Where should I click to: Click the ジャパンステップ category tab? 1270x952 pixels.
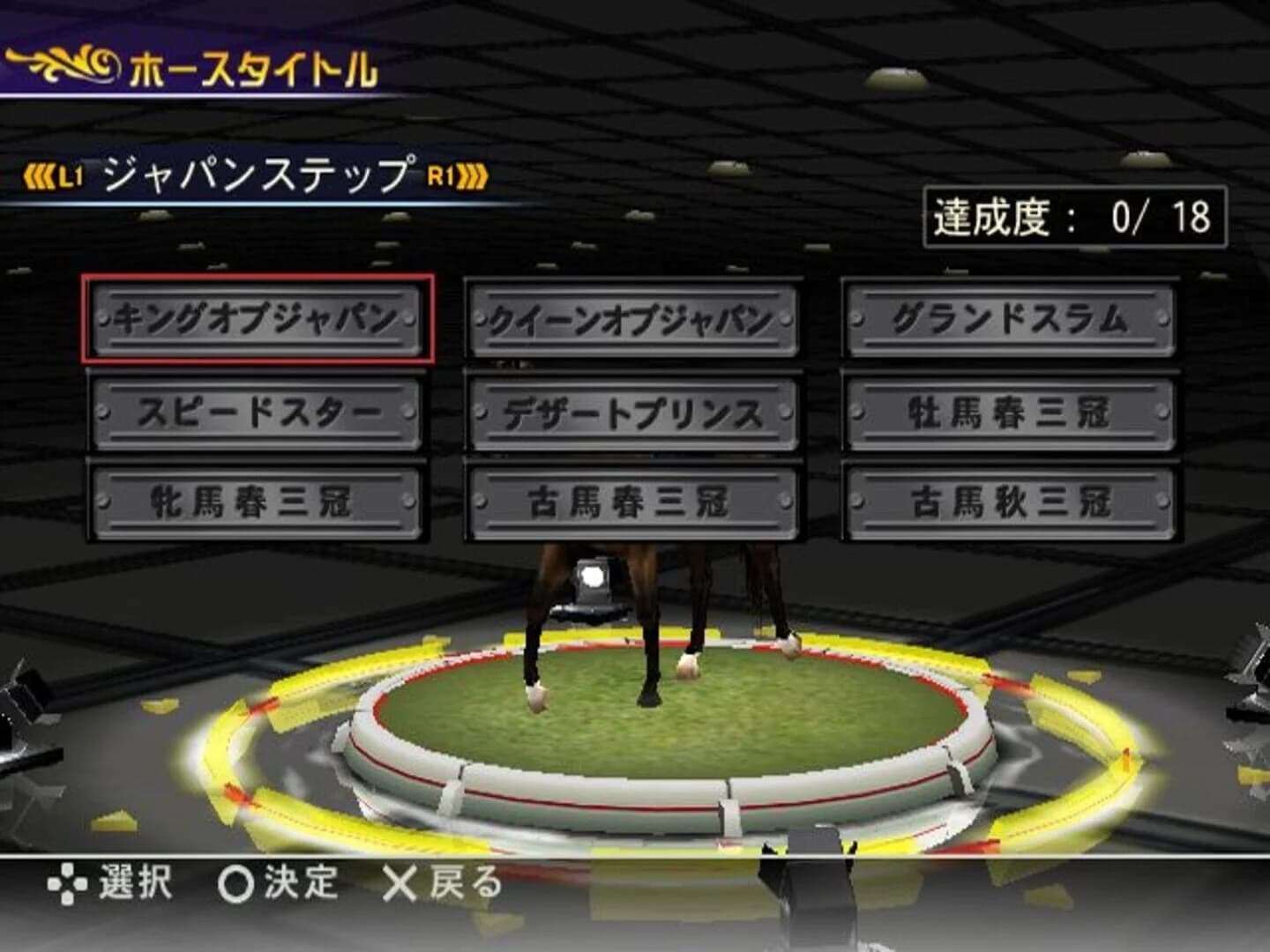tap(256, 175)
